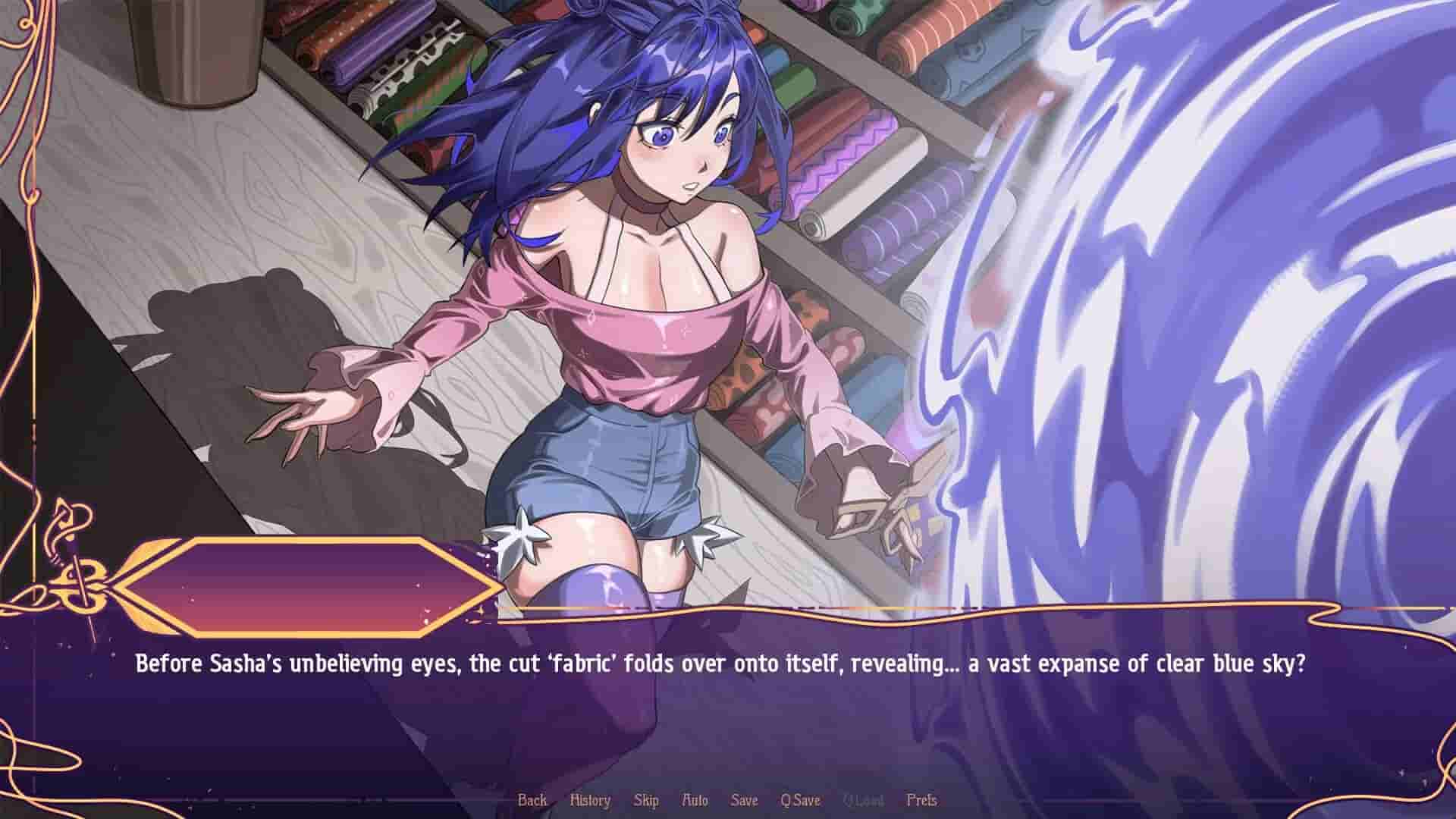Open the Save screen
The image size is (1456, 819).
(x=744, y=799)
